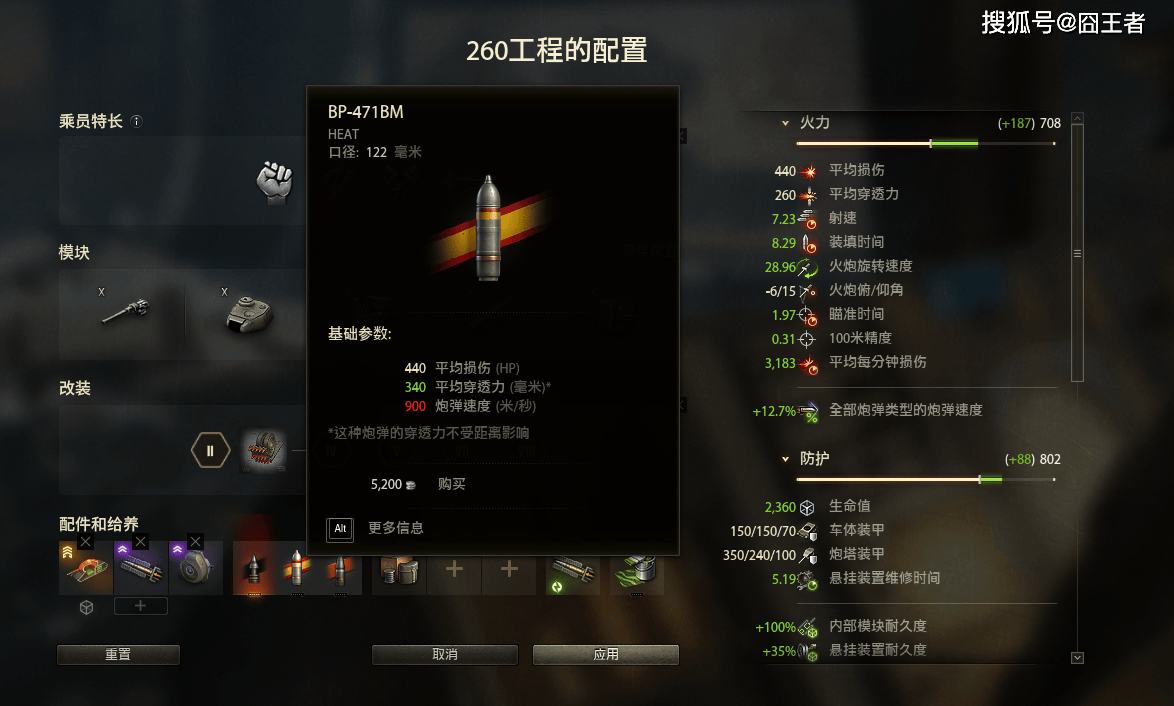Viewport: 1174px width, 706px height.
Task: Select the tank hull equipment slot
Action: pos(86,570)
